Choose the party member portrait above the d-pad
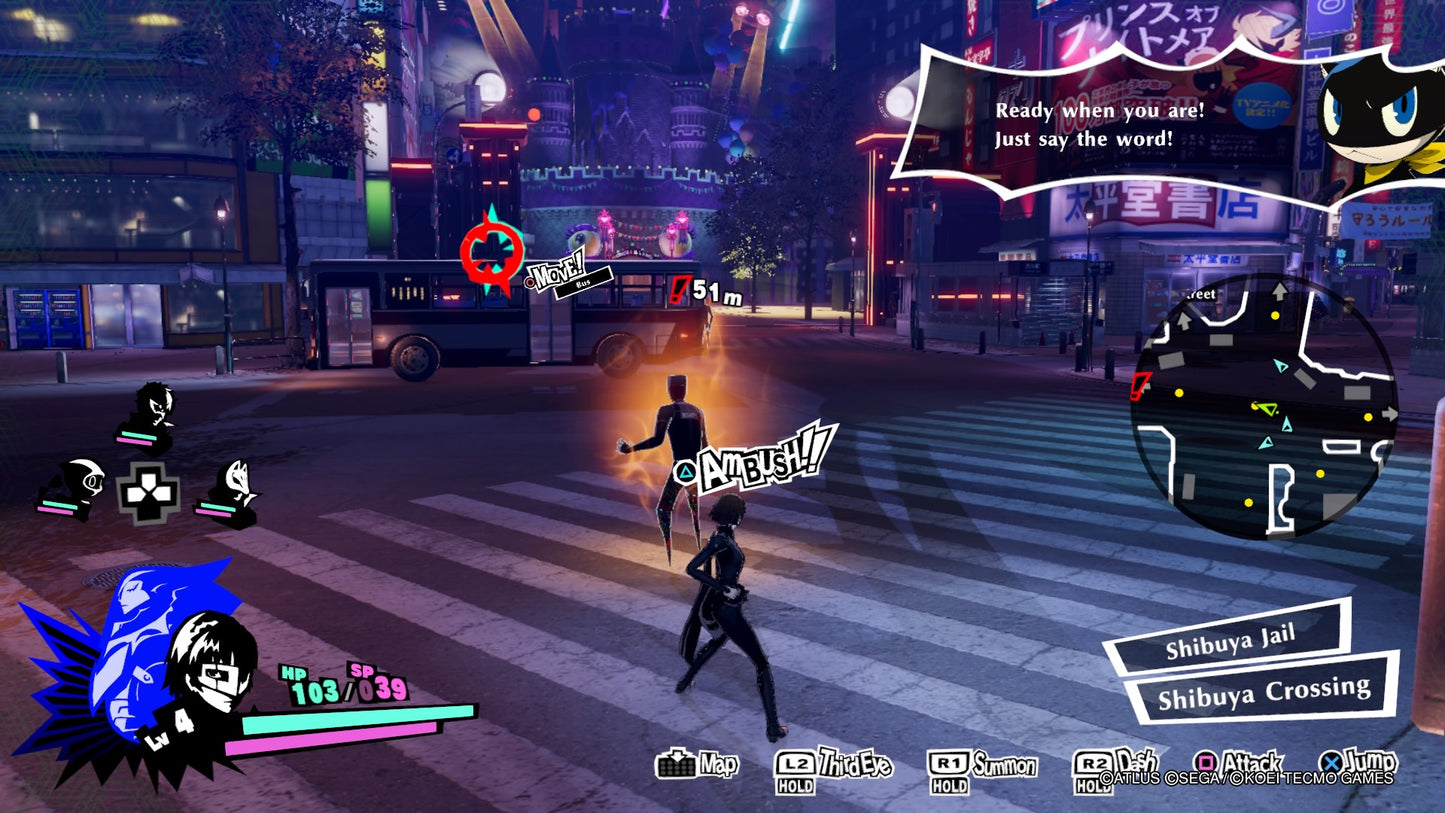Screen dimensions: 1445x813 tap(152, 412)
